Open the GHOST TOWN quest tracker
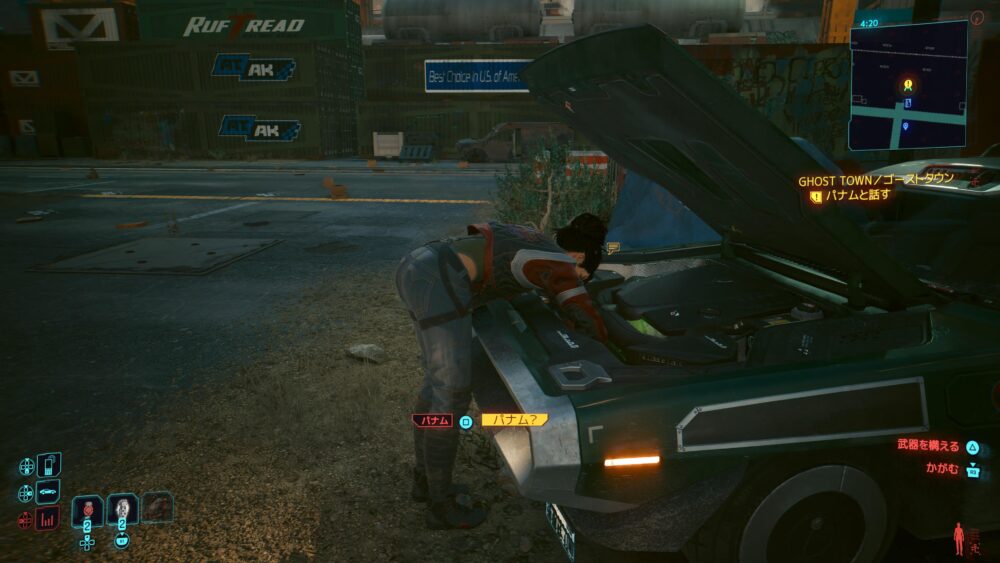 click(x=875, y=180)
